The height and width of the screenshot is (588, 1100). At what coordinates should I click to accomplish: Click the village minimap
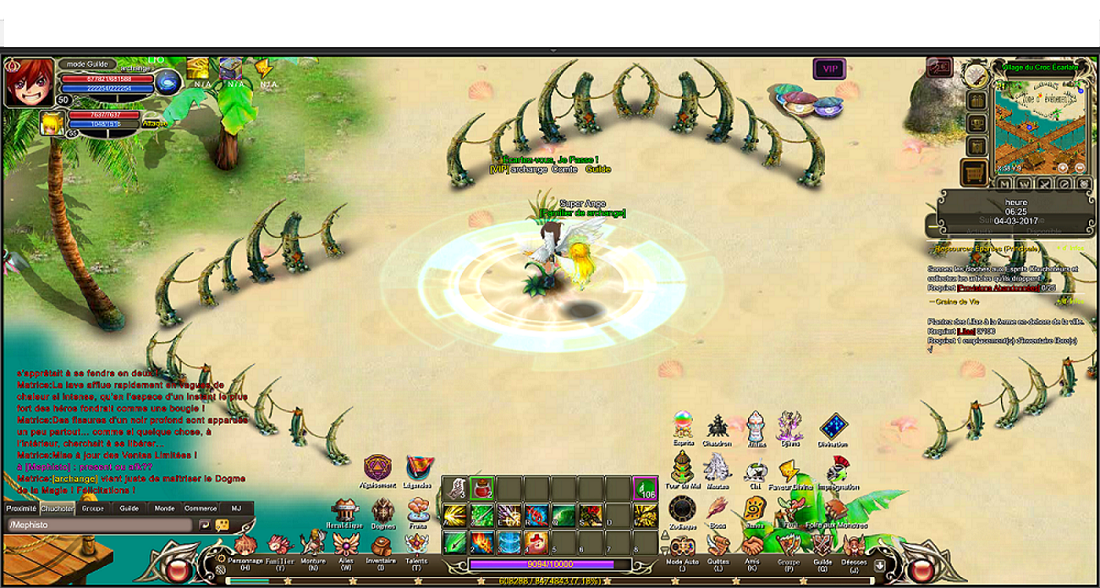[1036, 127]
